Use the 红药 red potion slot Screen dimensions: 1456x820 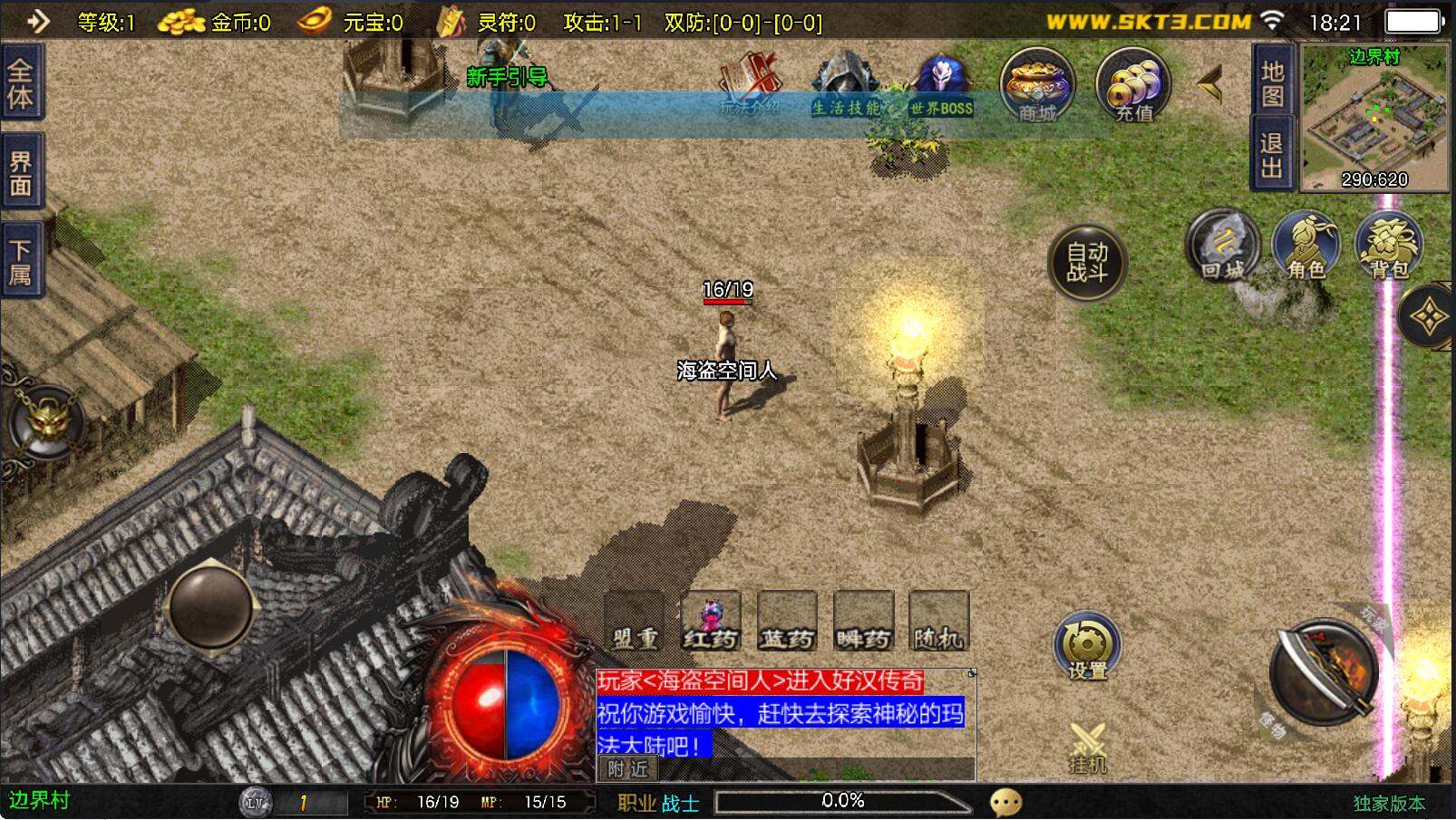[x=711, y=622]
